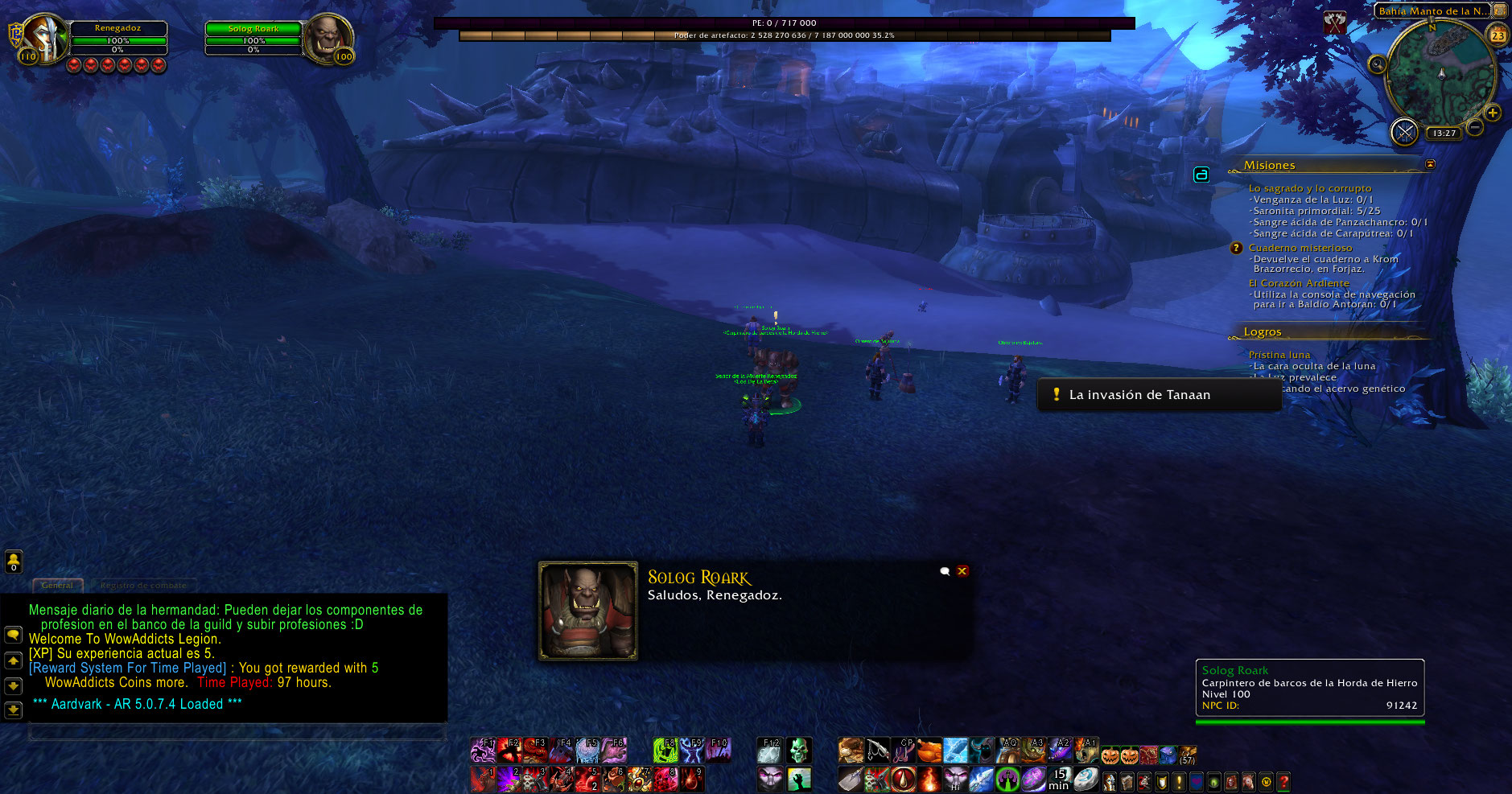Select the General chat tab
The image size is (1512, 794).
point(57,586)
